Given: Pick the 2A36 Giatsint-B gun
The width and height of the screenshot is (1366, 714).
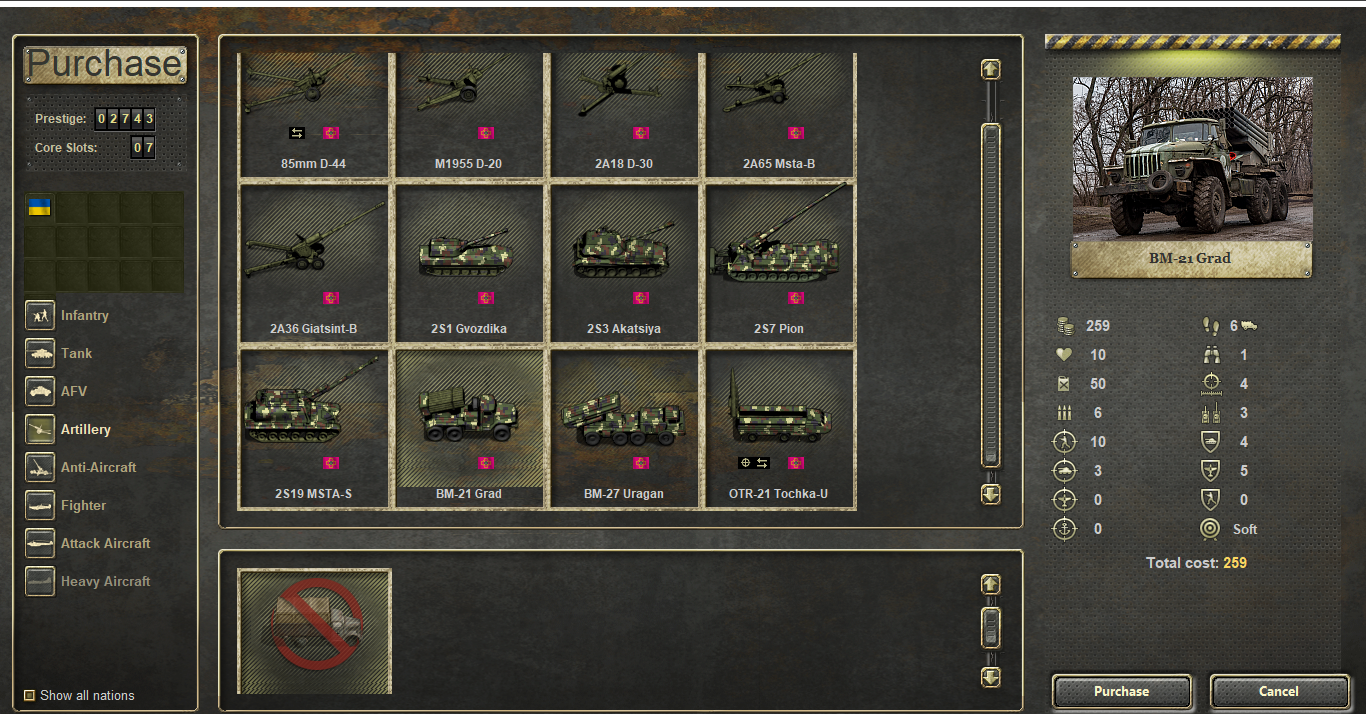Looking at the screenshot, I should pos(314,263).
